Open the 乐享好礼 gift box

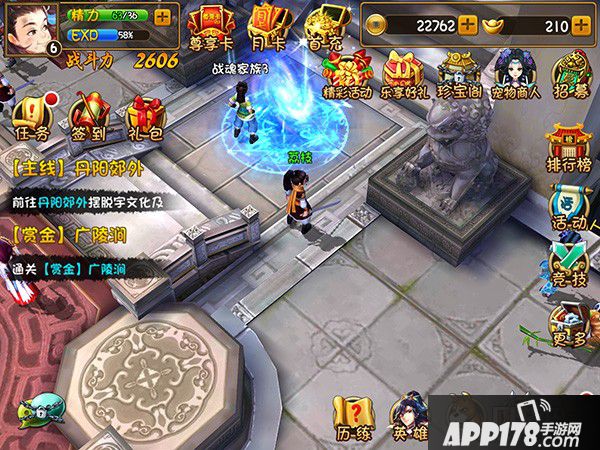pos(404,74)
